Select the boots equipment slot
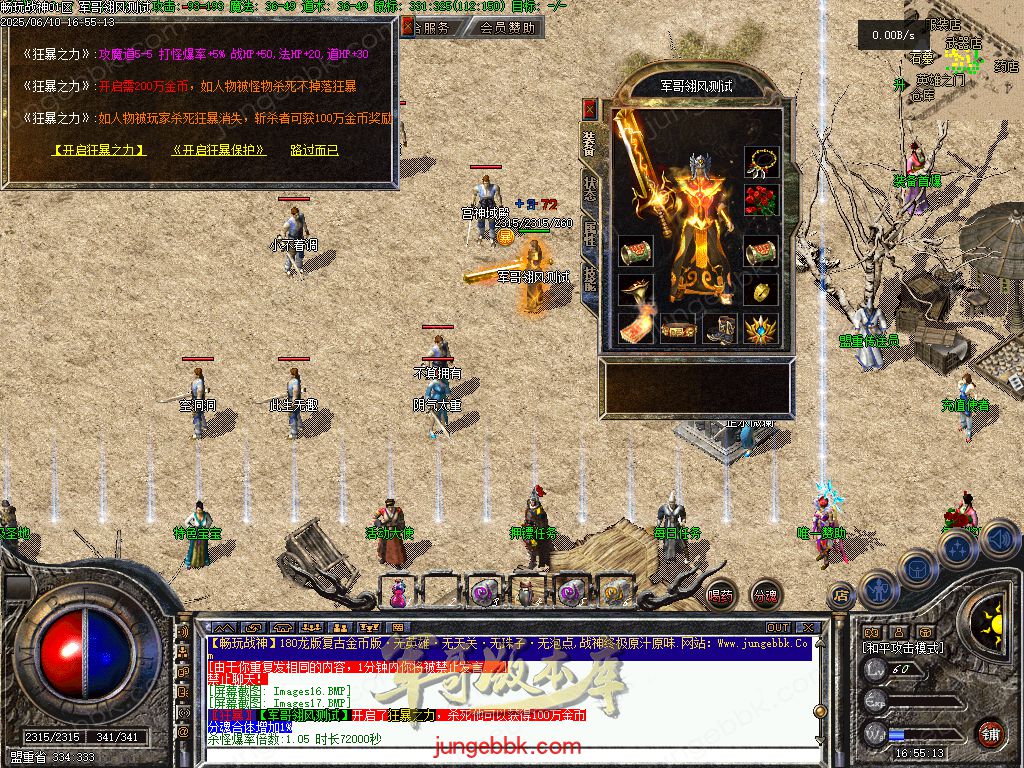Viewport: 1024px width, 768px height. tap(720, 328)
